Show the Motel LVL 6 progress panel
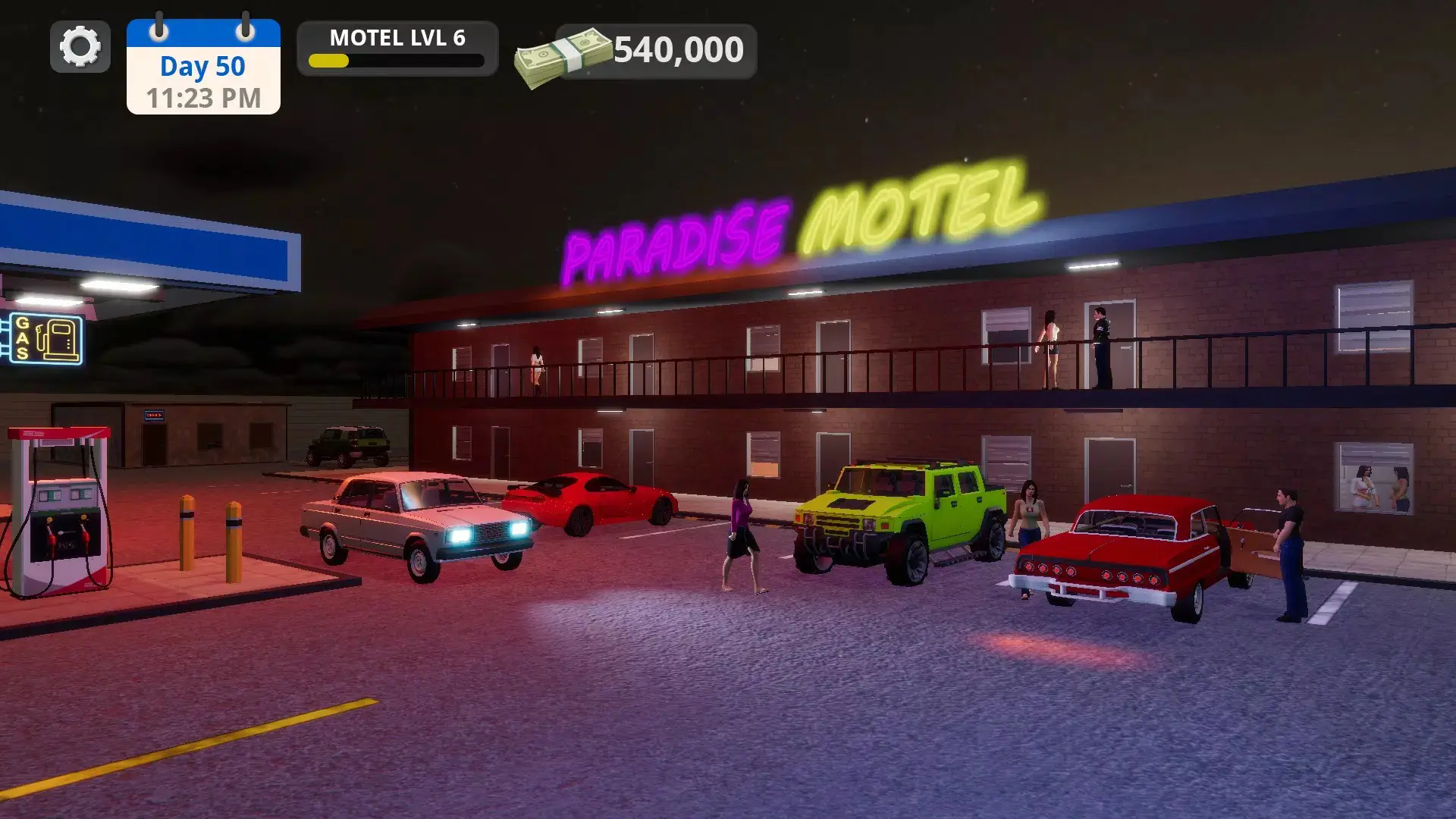 click(397, 49)
